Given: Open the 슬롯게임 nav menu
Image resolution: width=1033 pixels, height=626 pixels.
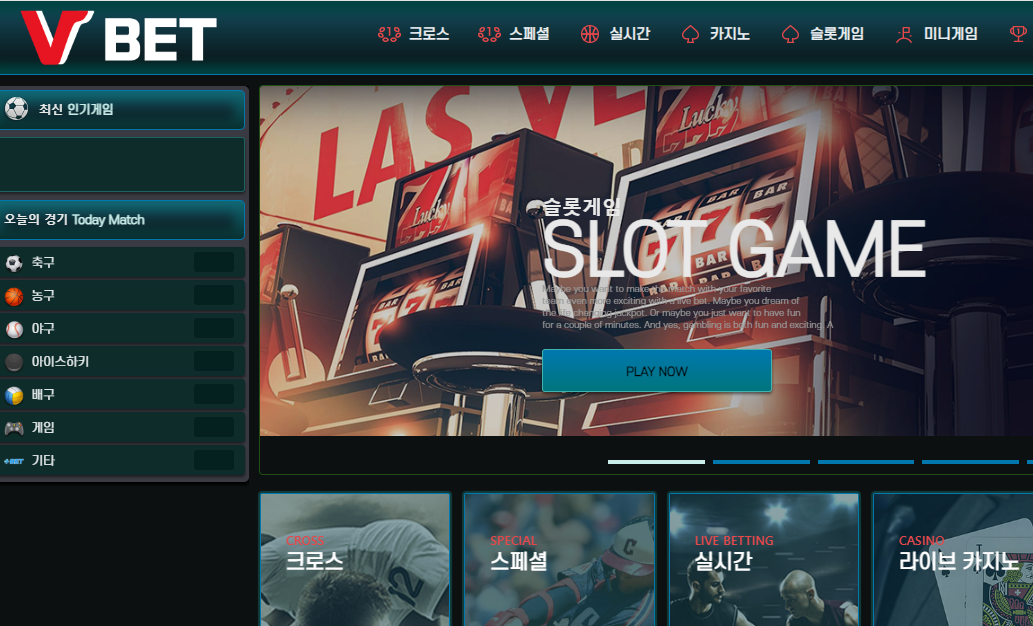Looking at the screenshot, I should 823,34.
